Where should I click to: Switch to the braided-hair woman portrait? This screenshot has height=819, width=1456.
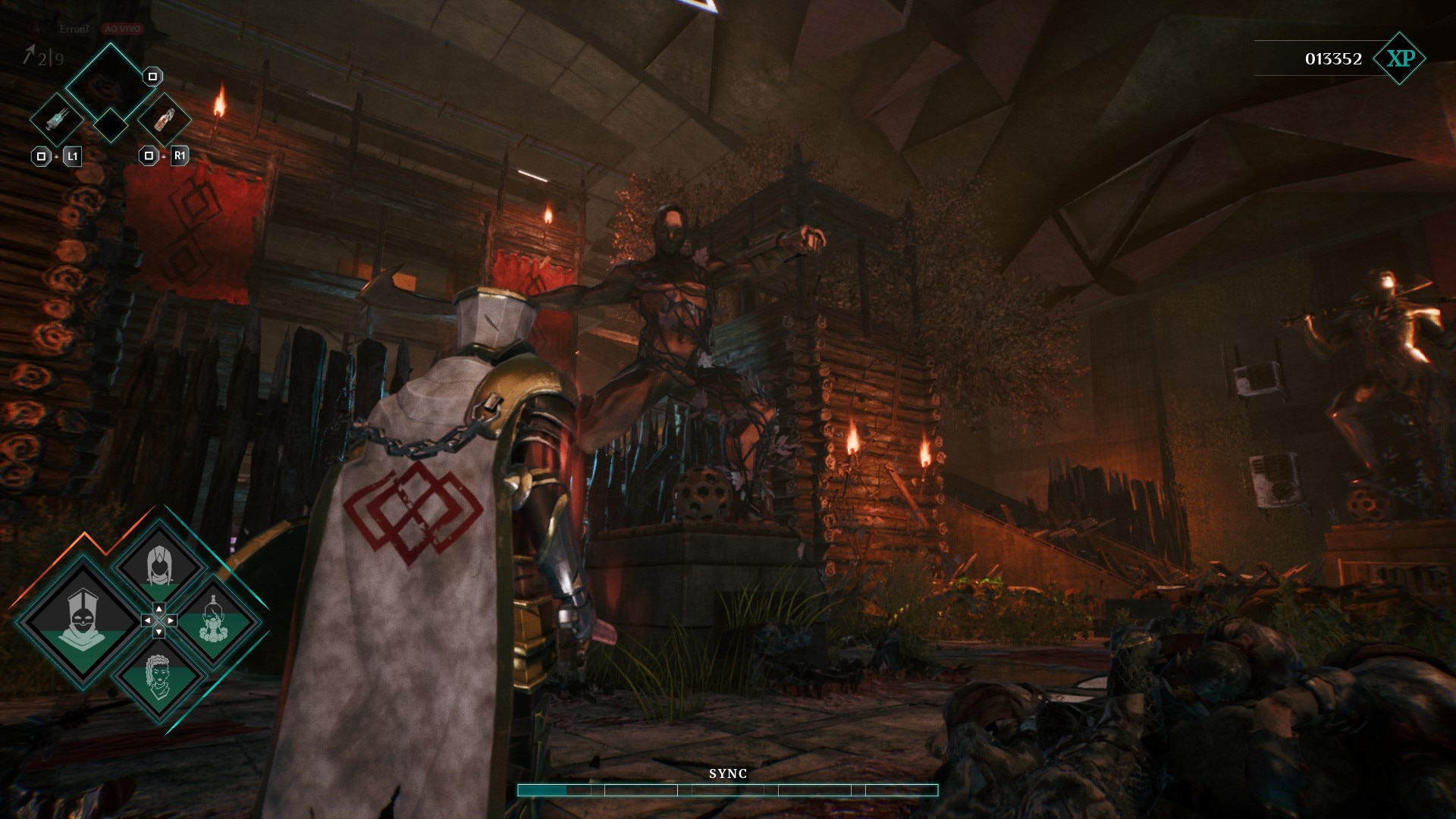(x=158, y=676)
